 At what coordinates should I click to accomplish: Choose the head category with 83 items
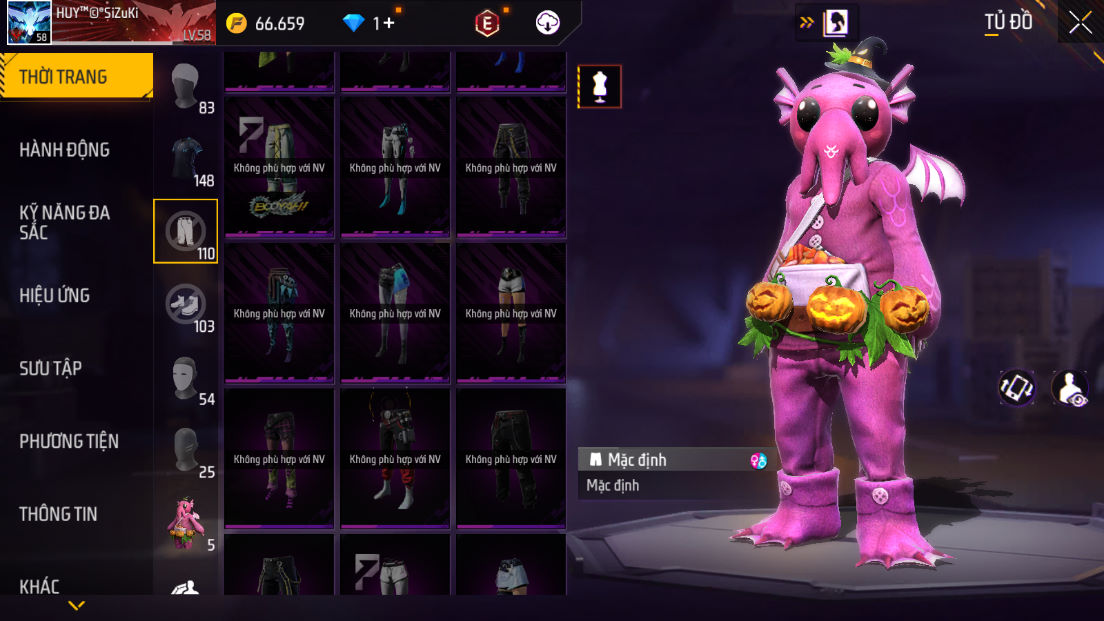coord(186,87)
